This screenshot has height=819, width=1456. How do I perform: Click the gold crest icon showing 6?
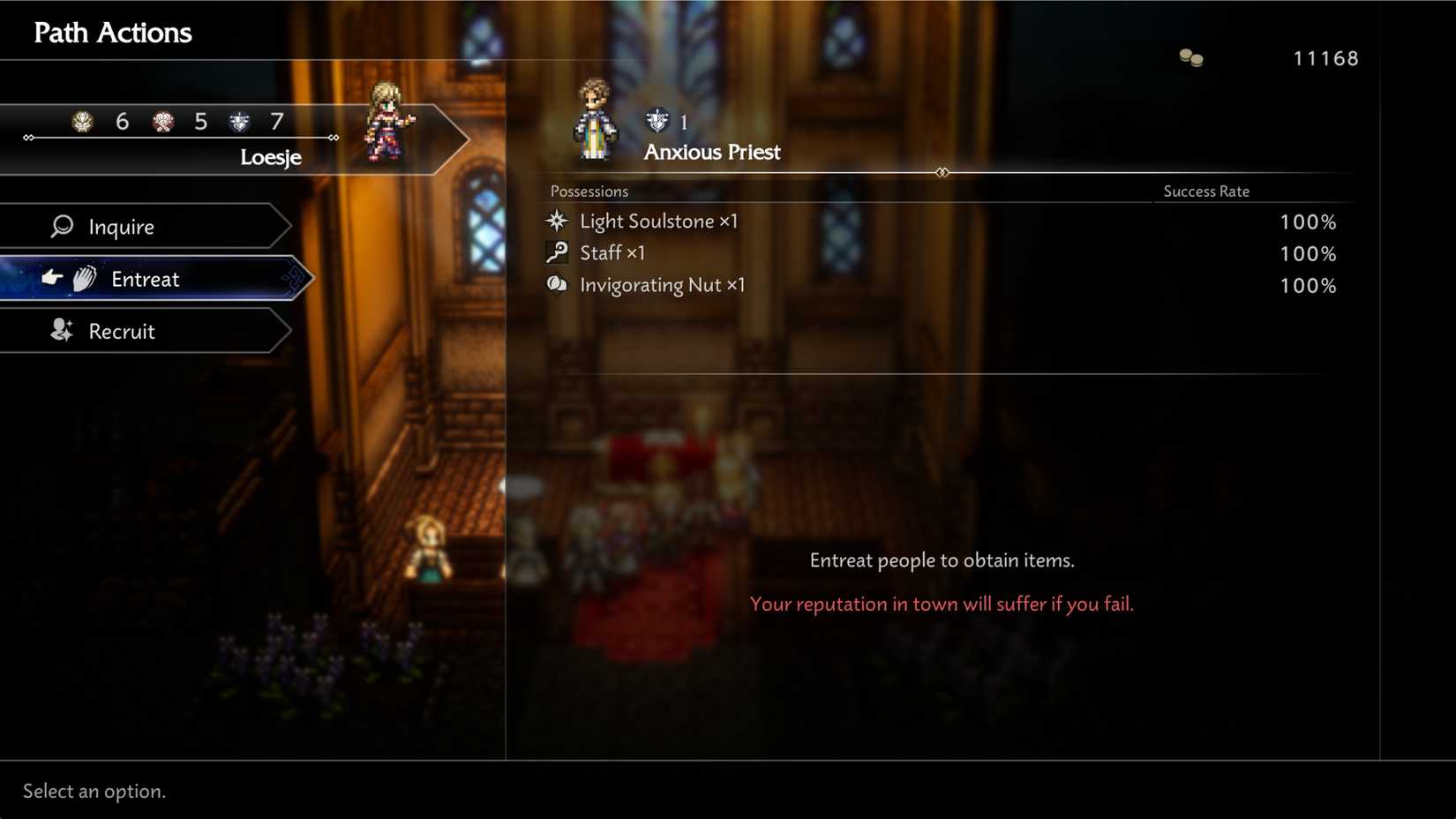pos(82,122)
